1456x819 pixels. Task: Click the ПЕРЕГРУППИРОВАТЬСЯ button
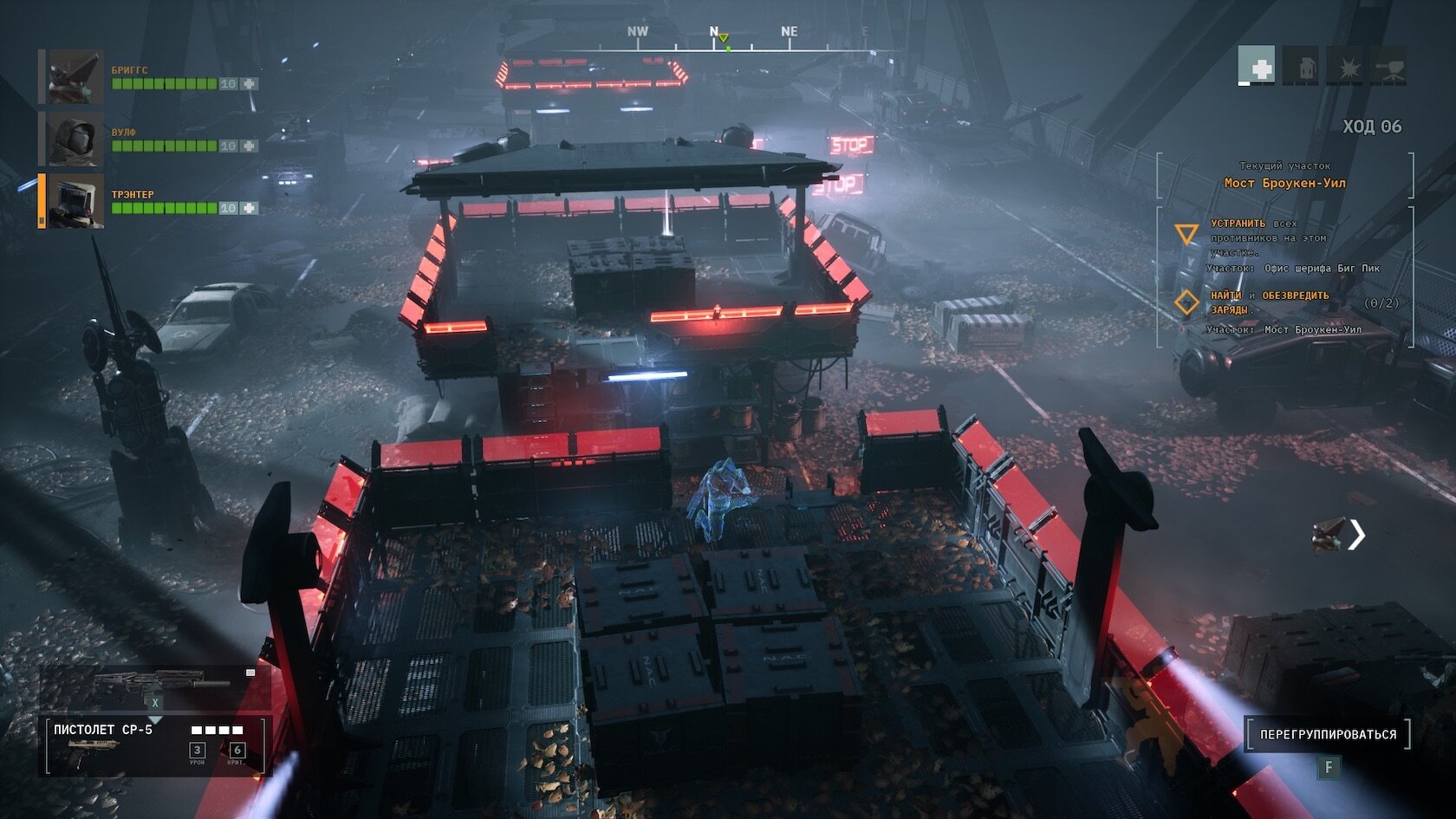[1328, 734]
